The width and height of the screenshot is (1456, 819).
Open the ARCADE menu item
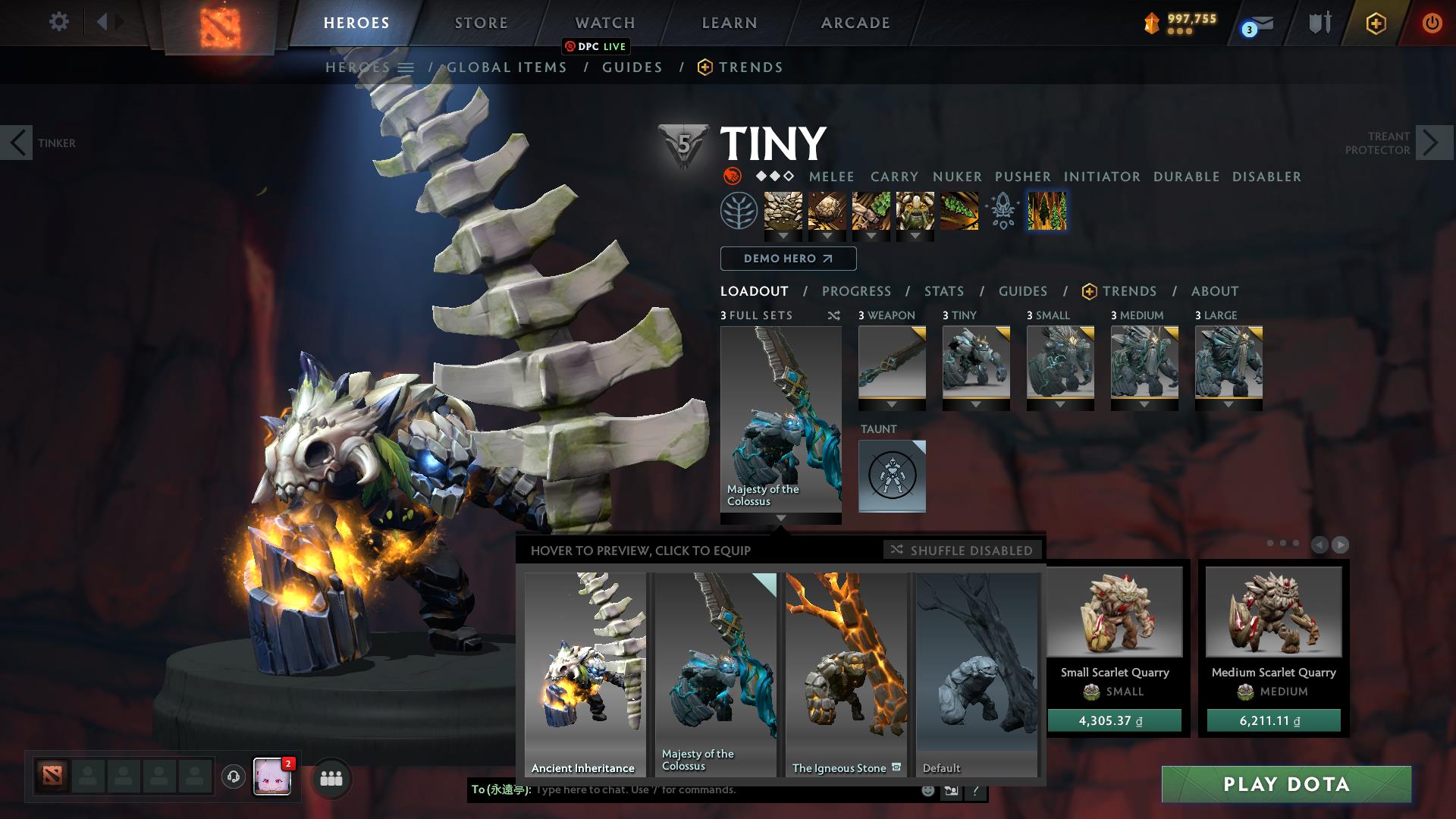pyautogui.click(x=854, y=23)
